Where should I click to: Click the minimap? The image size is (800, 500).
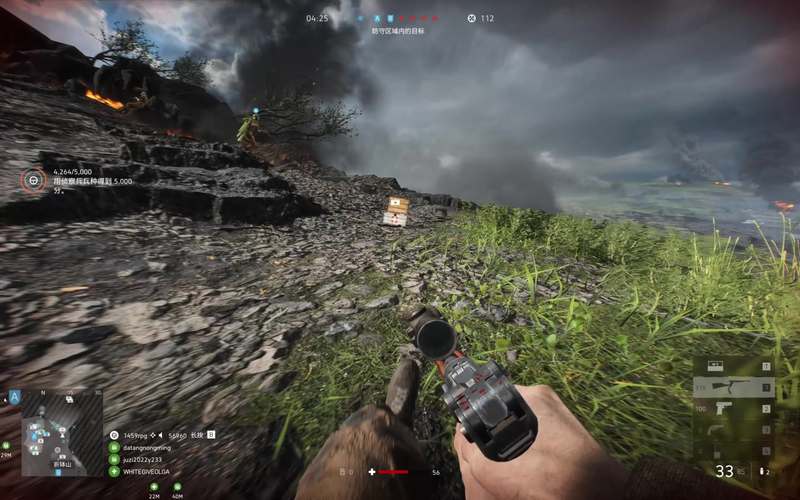tap(62, 418)
